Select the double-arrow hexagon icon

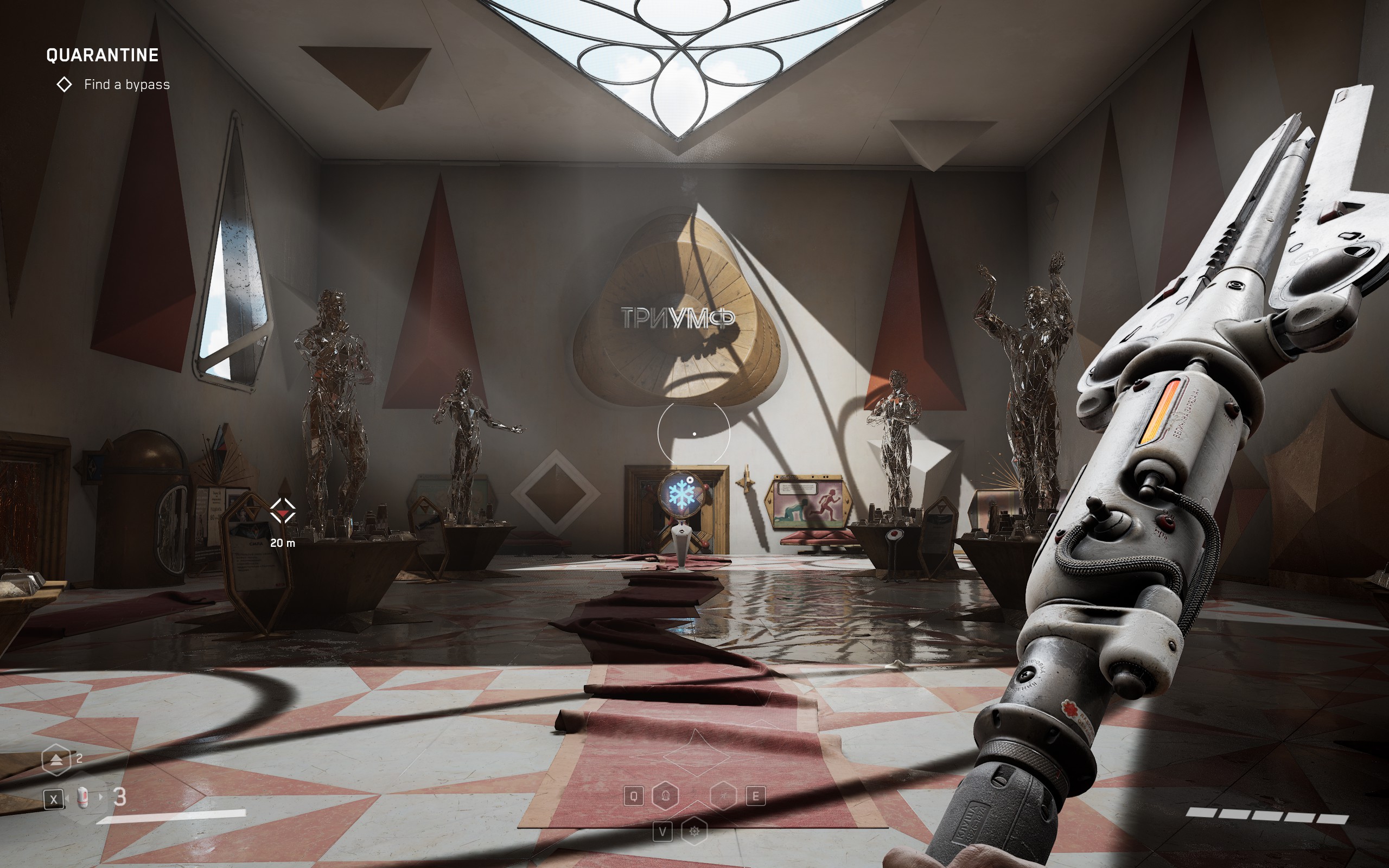click(56, 760)
